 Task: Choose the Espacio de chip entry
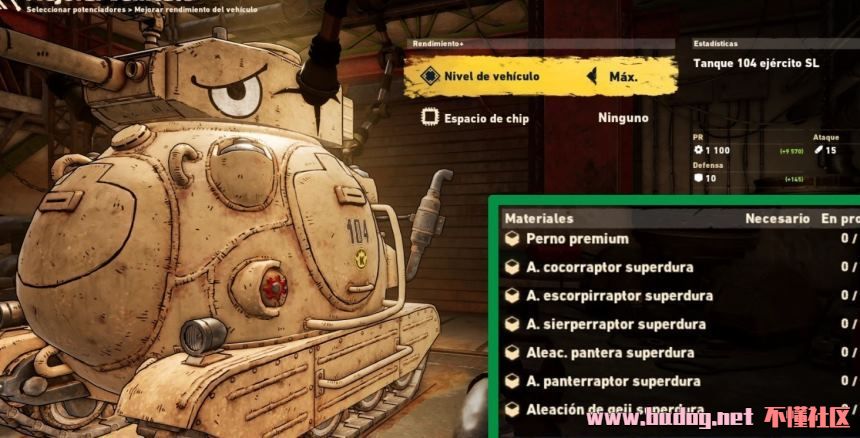coord(489,118)
